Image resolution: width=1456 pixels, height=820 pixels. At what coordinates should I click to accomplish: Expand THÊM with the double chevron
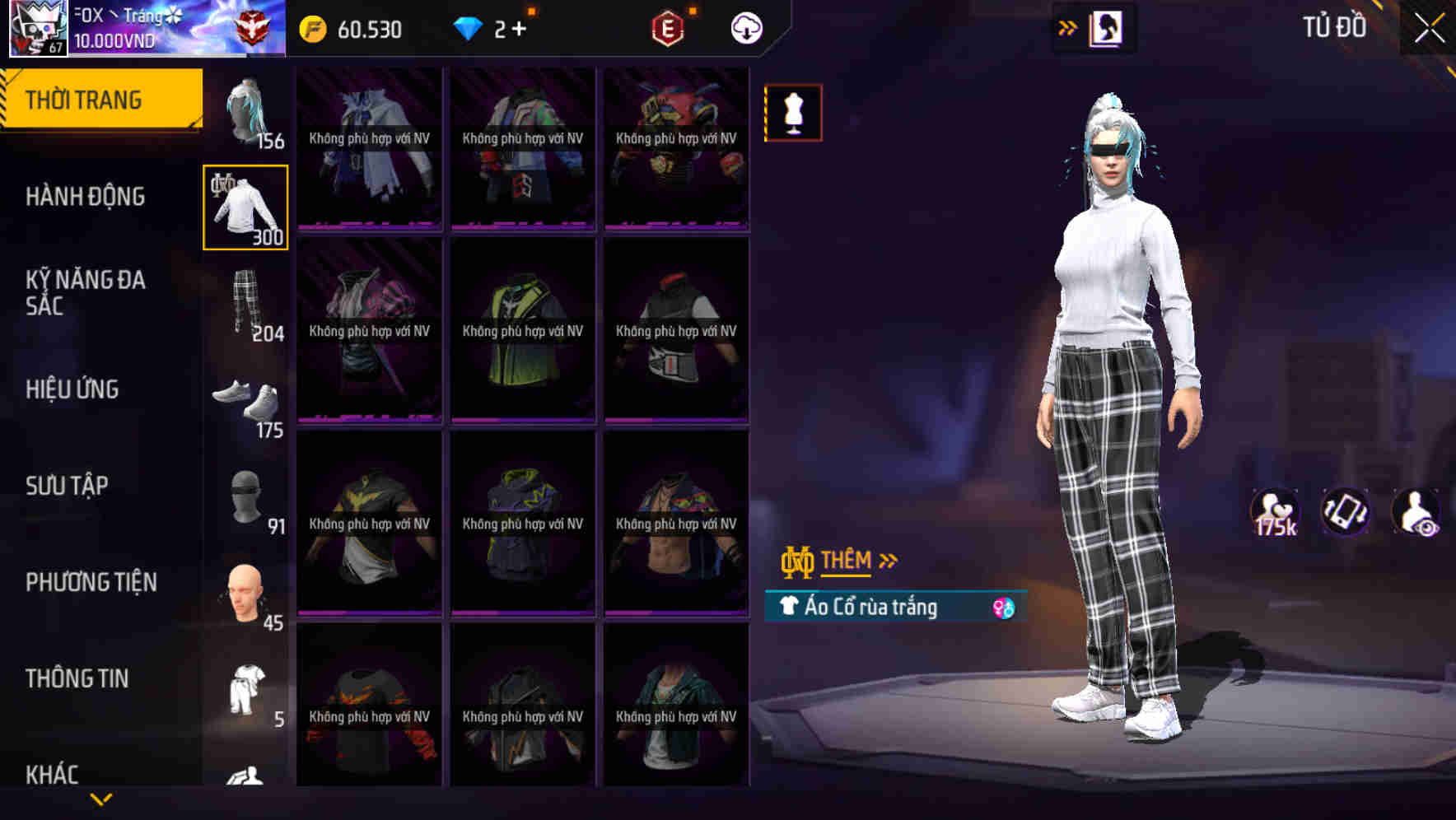pos(889,560)
